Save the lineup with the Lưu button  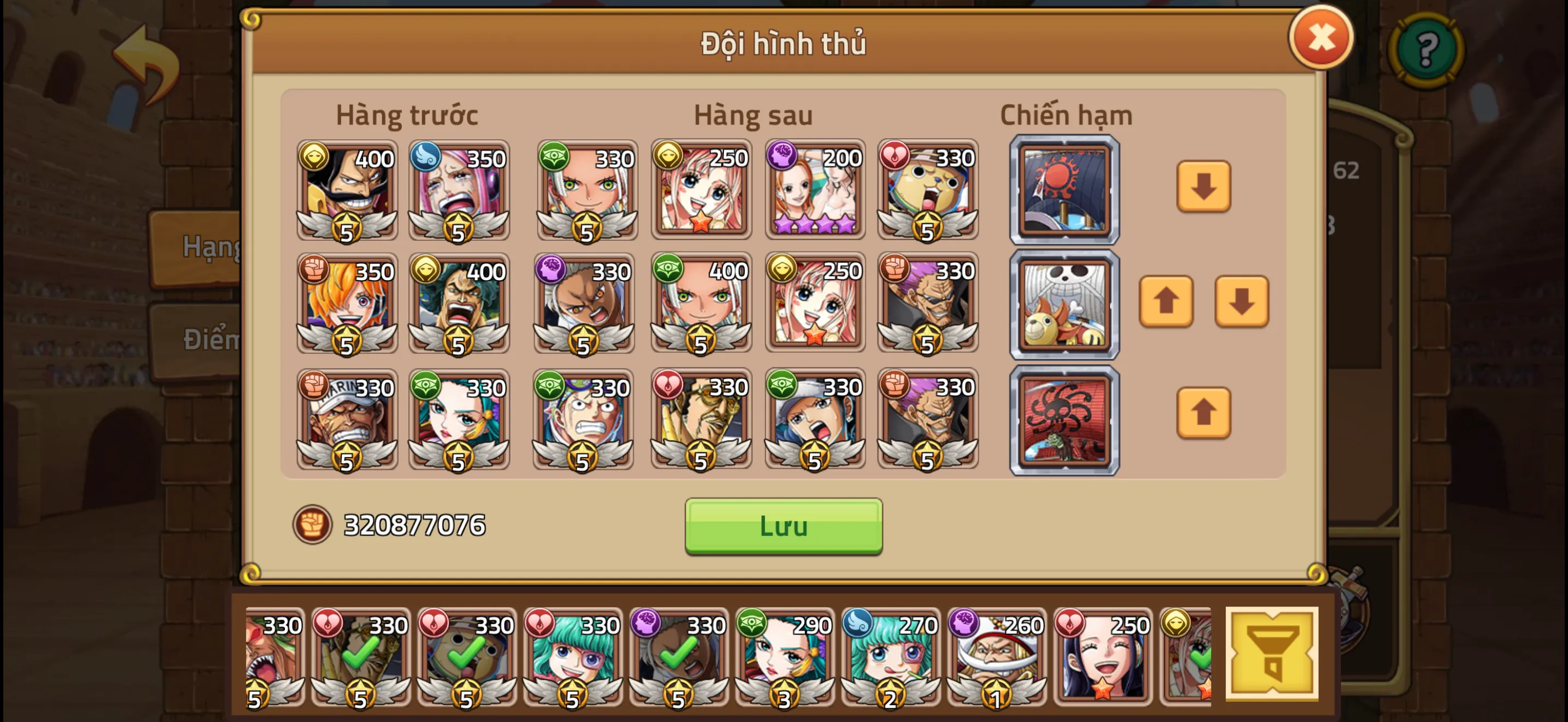point(783,526)
